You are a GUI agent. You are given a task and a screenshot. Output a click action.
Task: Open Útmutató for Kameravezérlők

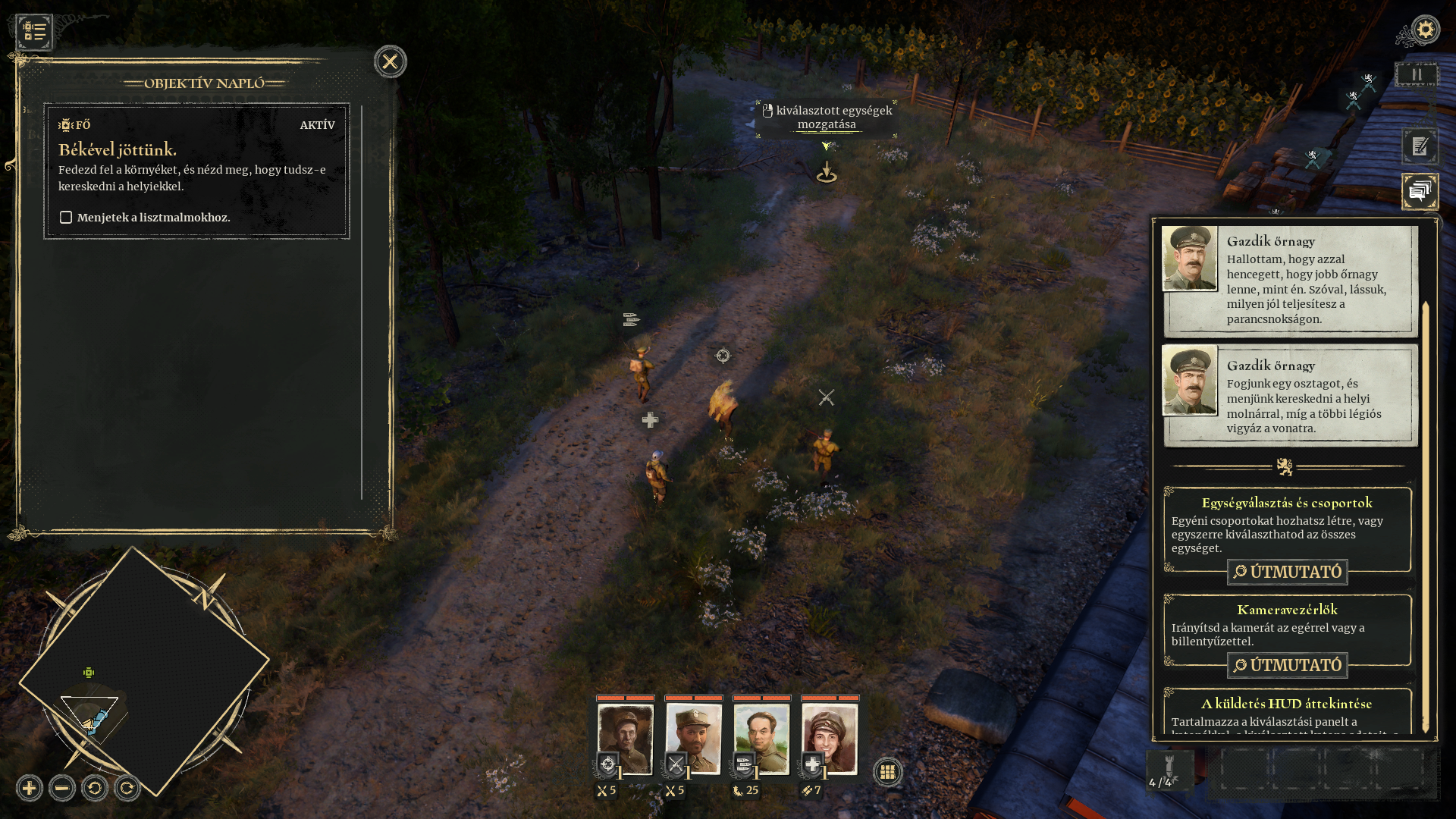click(x=1287, y=665)
